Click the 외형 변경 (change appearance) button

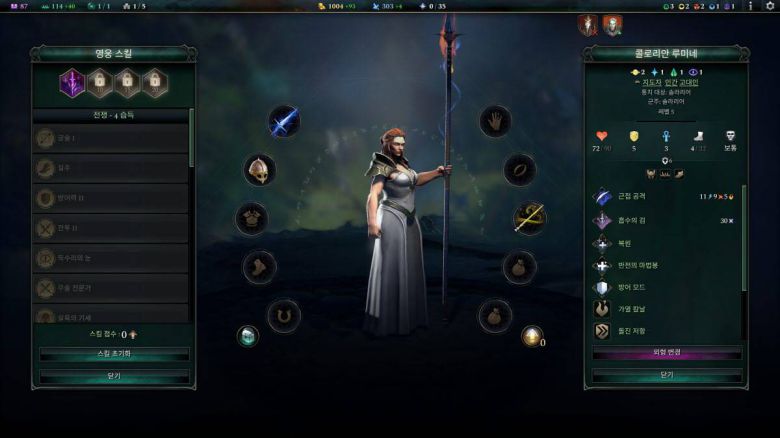[x=666, y=353]
